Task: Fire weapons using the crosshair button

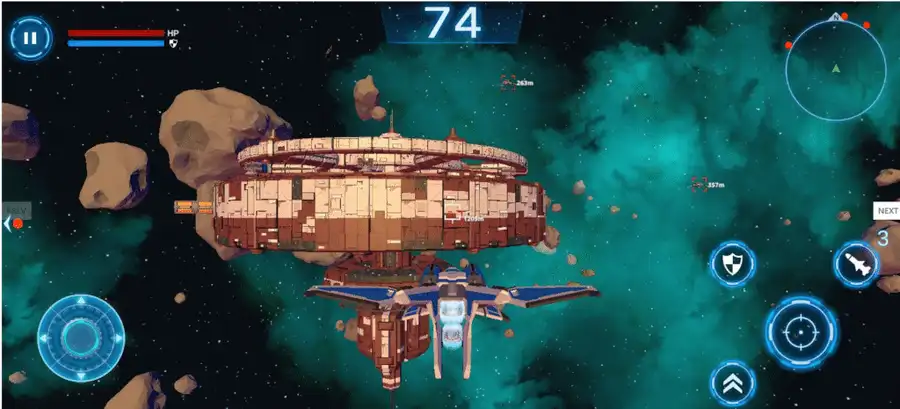Action: (x=801, y=331)
